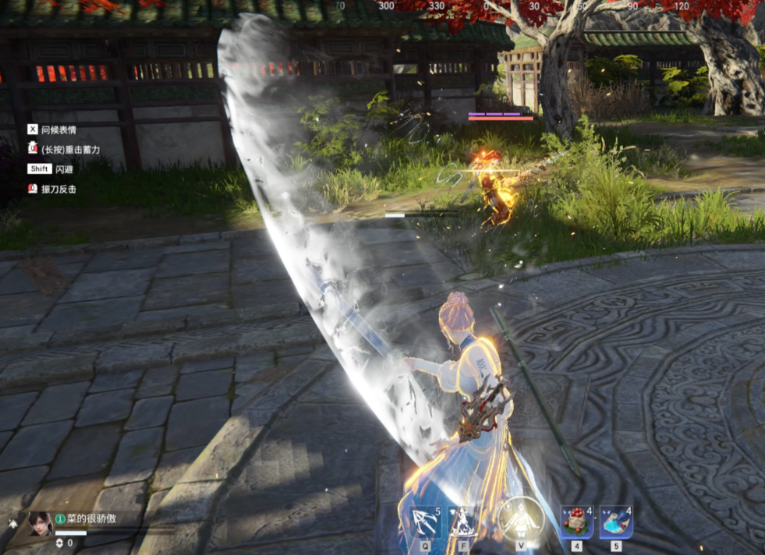Select the player portrait of 菜的很骄傲
The image size is (765, 555).
coord(39,522)
